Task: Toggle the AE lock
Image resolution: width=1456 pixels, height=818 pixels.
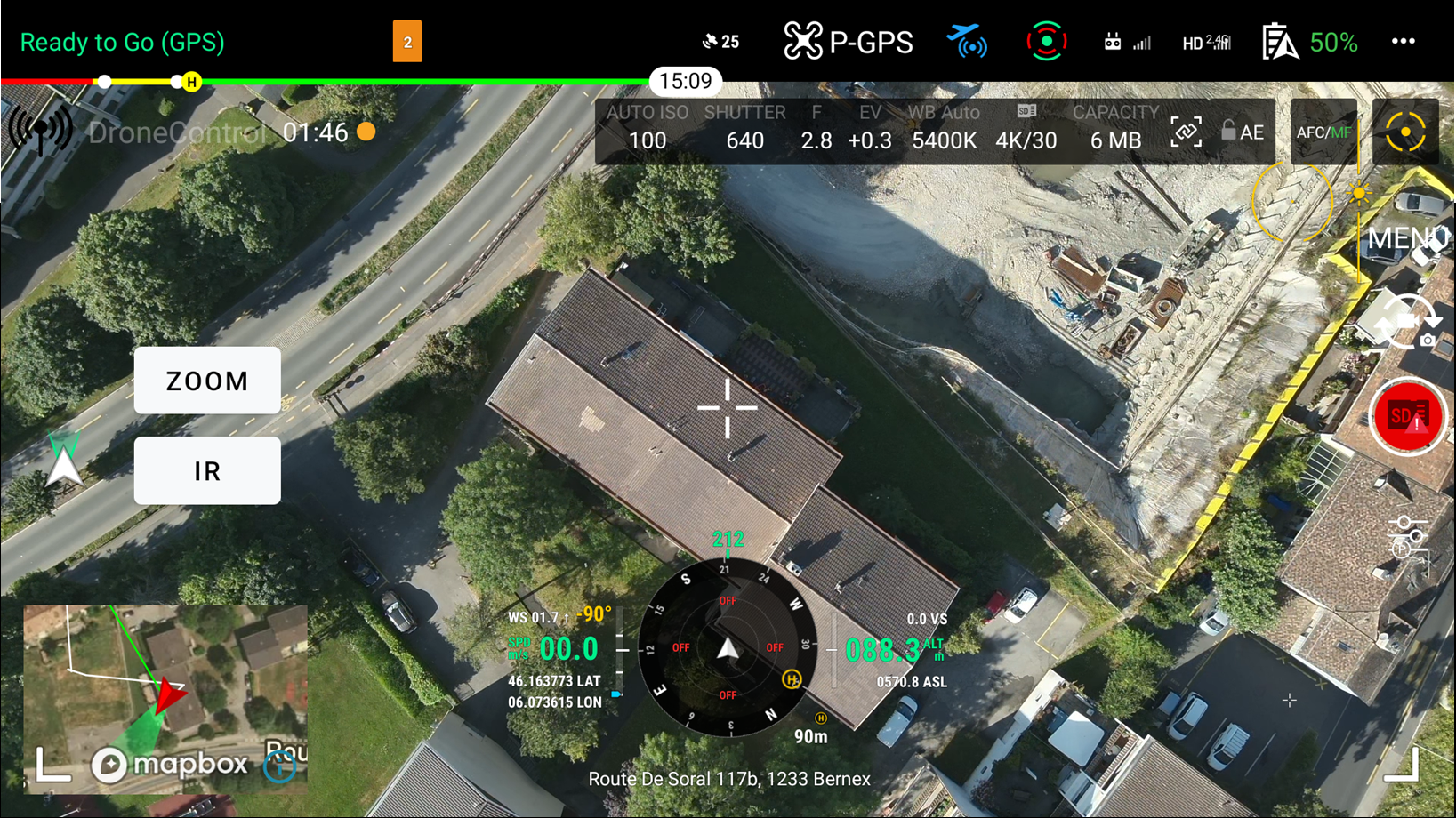Action: [1243, 132]
